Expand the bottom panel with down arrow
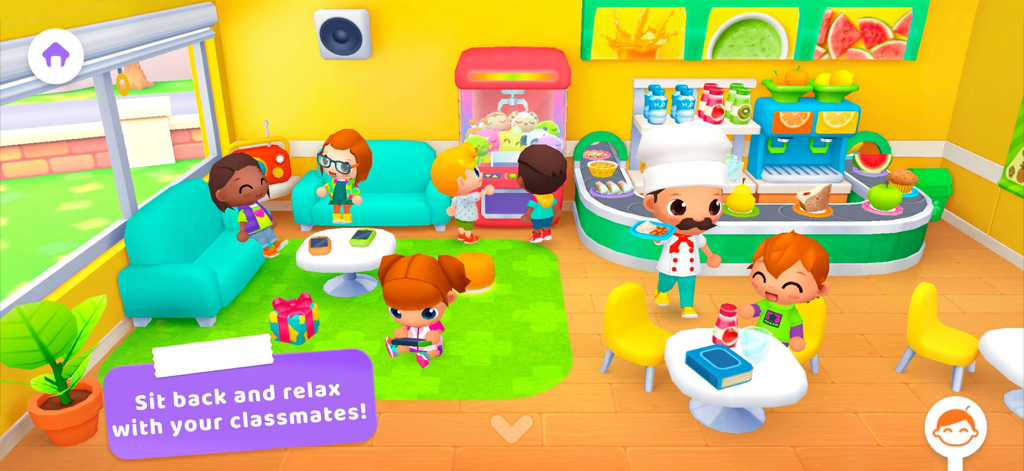The width and height of the screenshot is (1024, 471). (512, 429)
